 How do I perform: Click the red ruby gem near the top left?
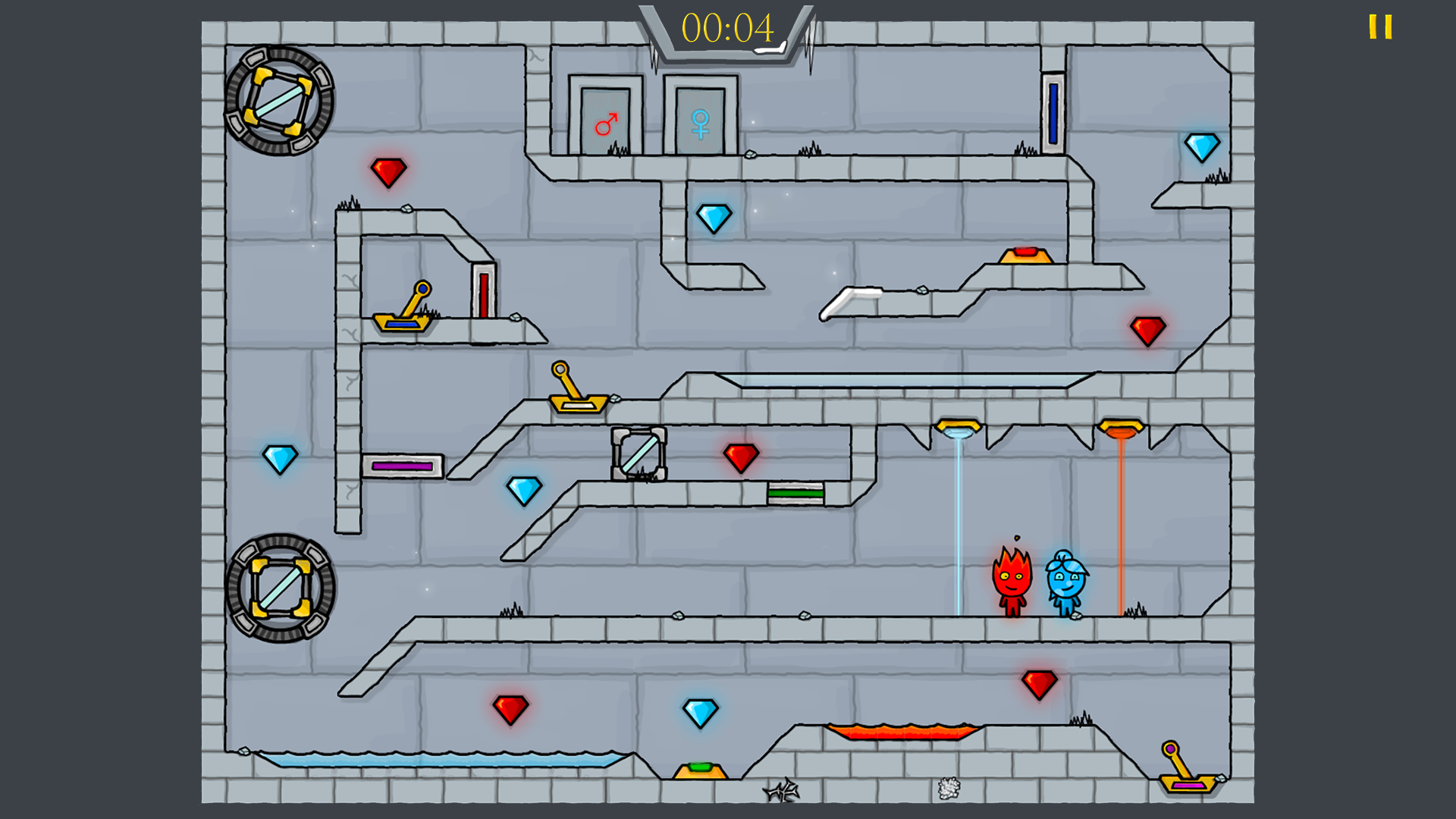(389, 173)
